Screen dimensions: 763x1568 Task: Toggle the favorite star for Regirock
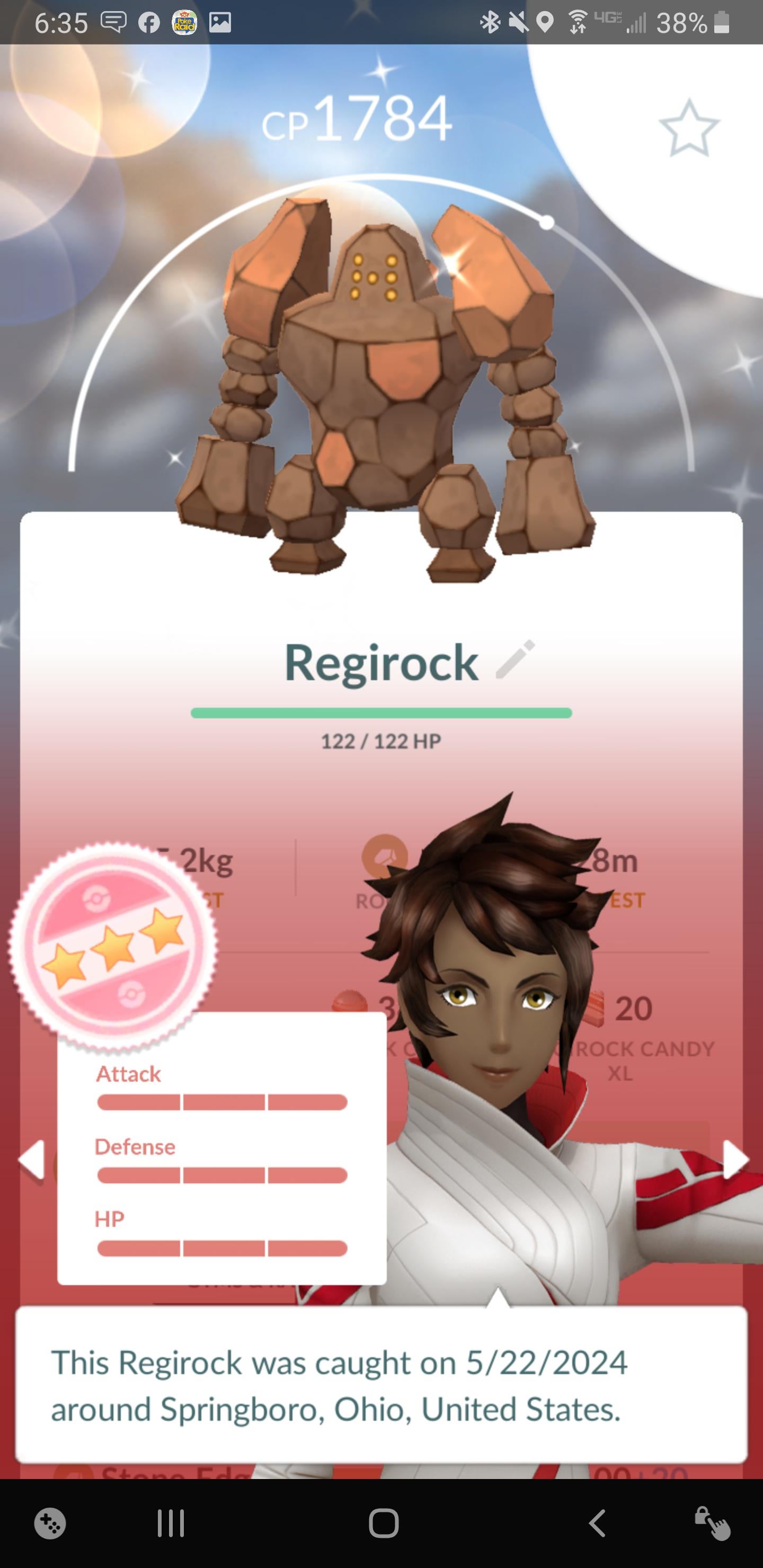coord(689,128)
